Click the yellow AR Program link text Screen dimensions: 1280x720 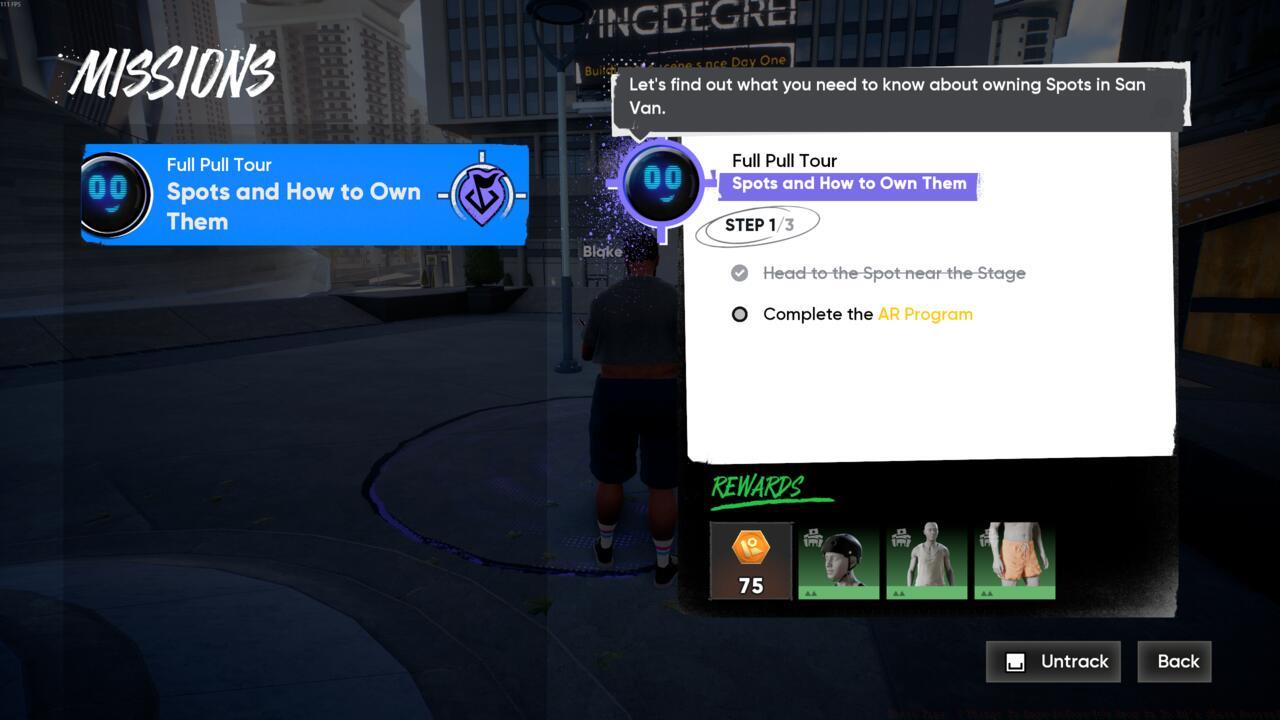click(x=924, y=314)
